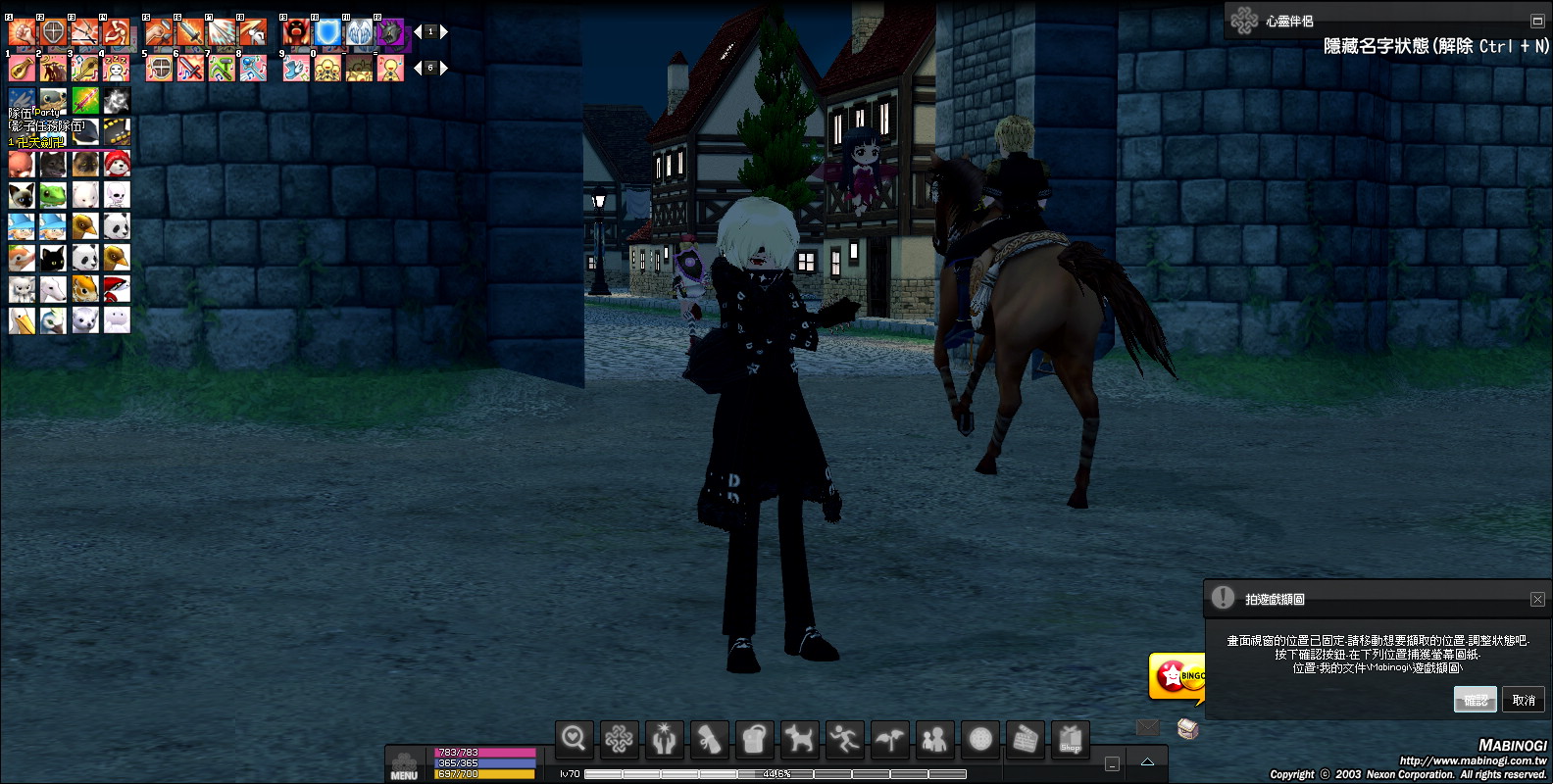
Task: Activate the blue shield skill on F10
Action: (x=327, y=33)
